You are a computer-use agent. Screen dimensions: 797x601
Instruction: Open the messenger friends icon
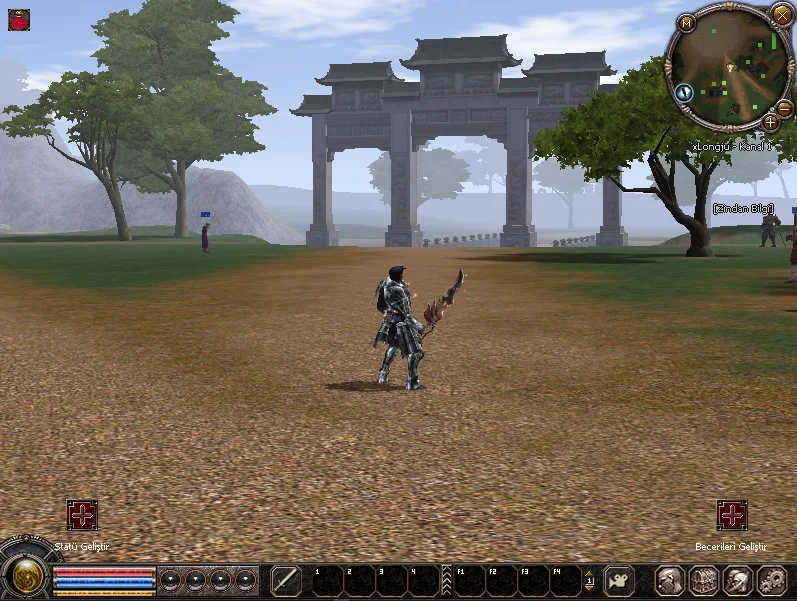738,580
